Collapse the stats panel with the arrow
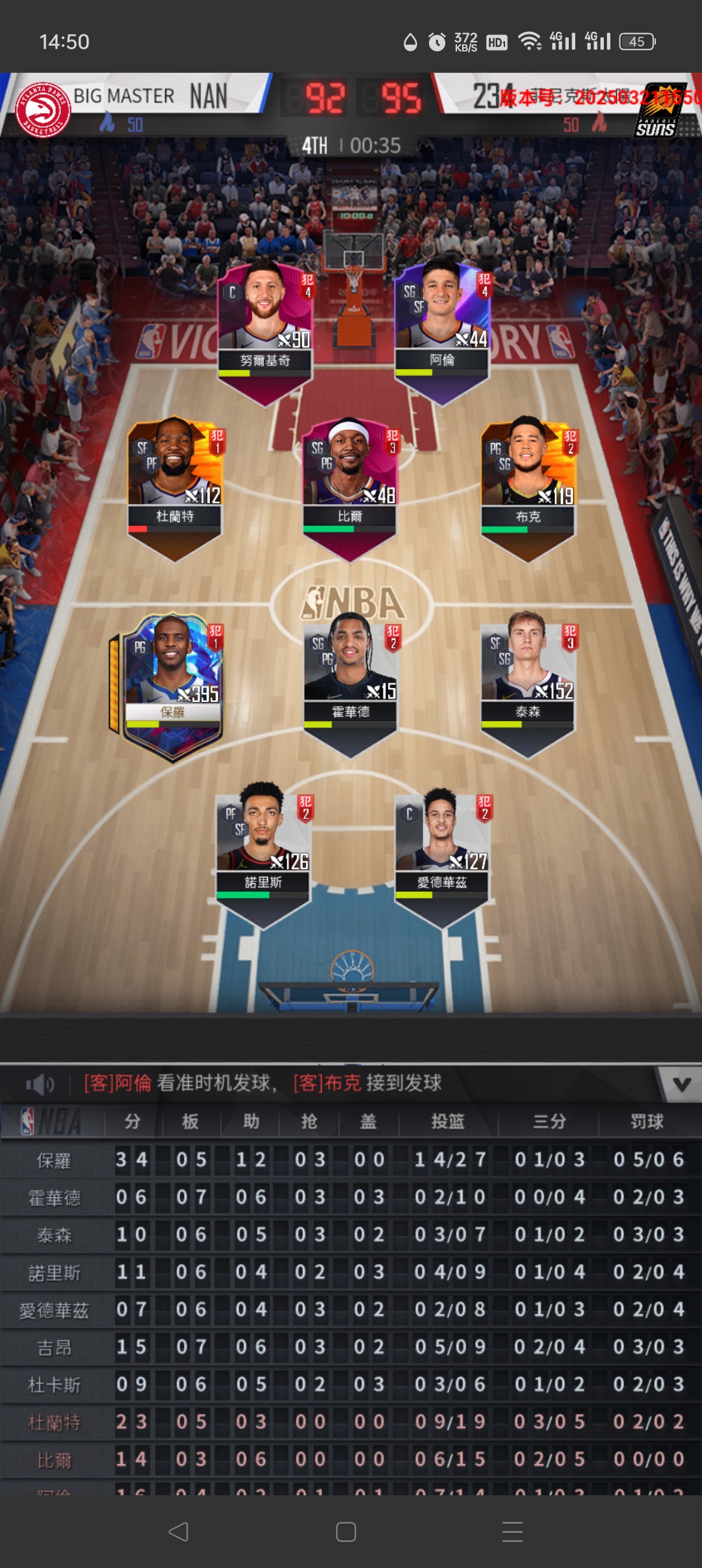This screenshot has height=1568, width=702. (681, 1084)
